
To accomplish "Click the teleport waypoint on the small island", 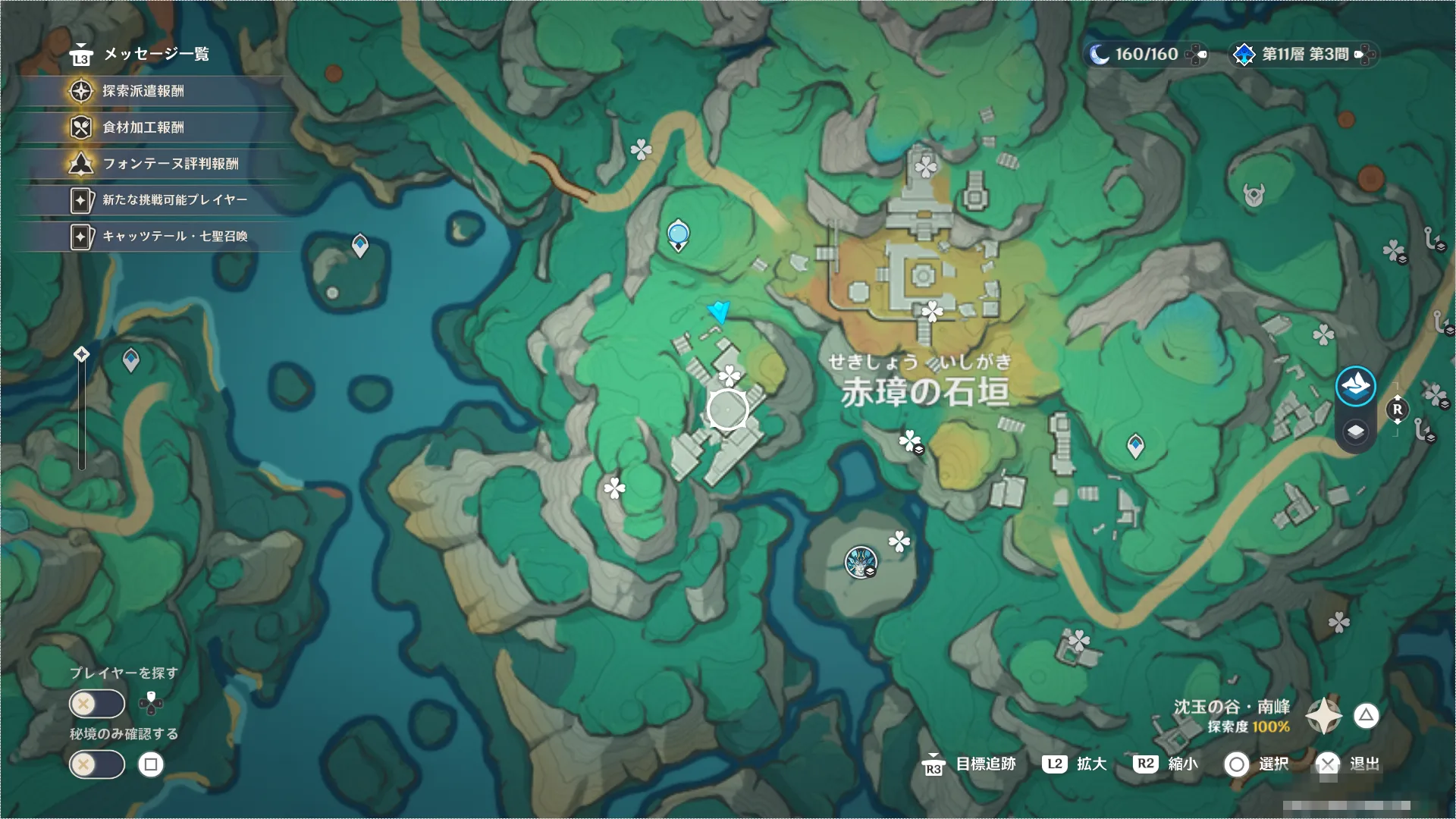I will coord(360,245).
